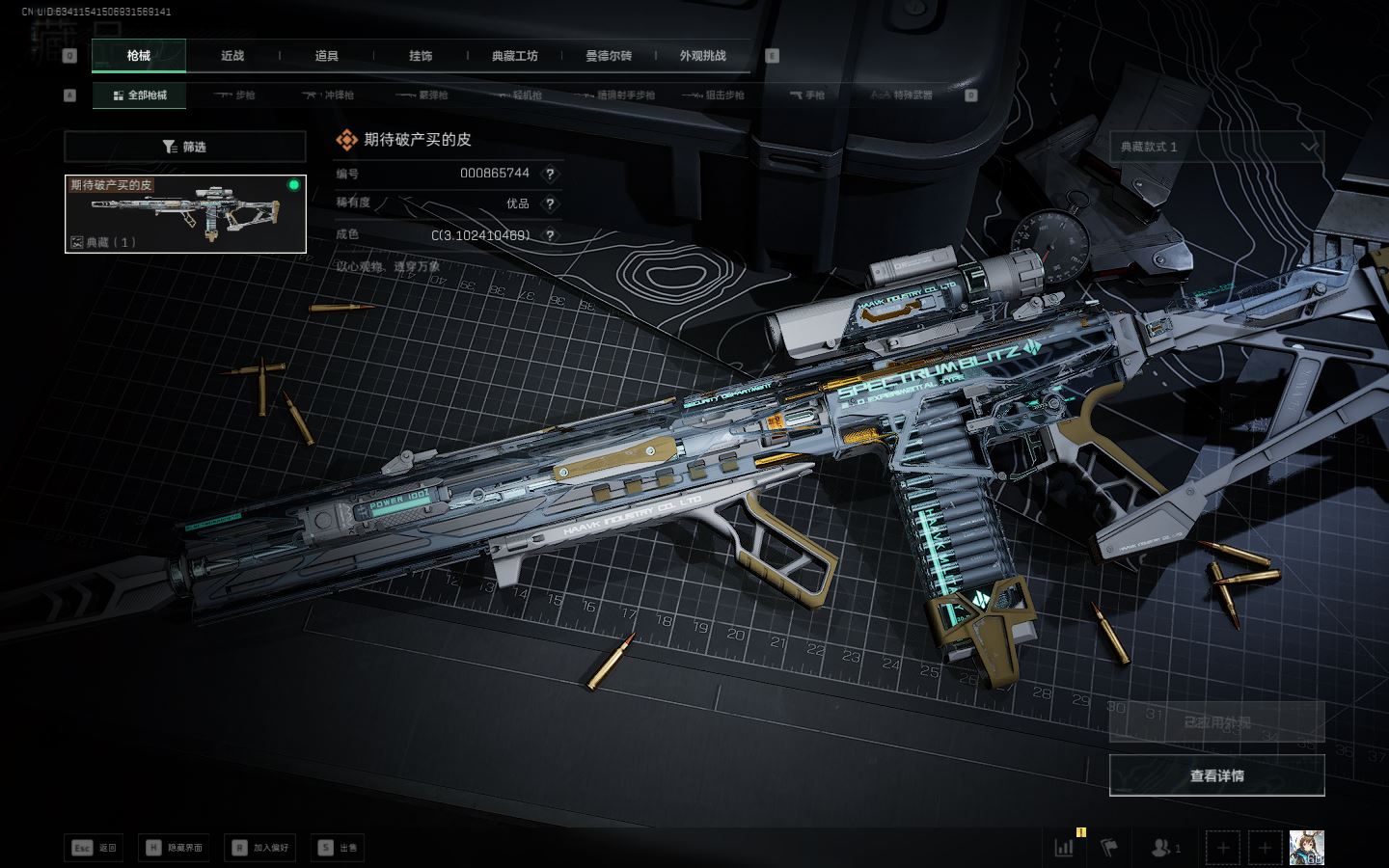
Task: Open the 道具 items tab
Action: pos(327,56)
